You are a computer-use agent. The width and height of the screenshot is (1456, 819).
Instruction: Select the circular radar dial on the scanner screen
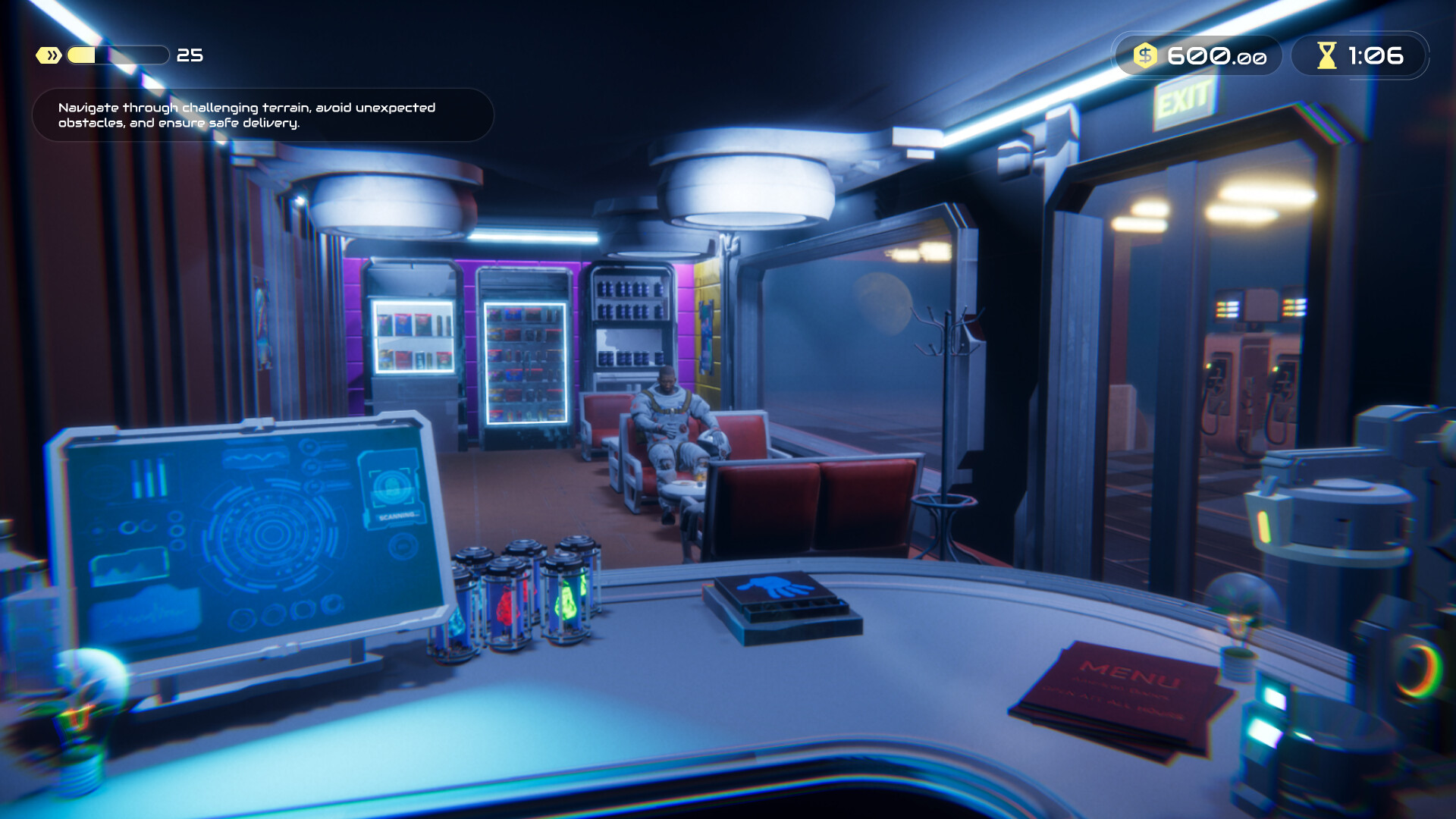(270, 534)
